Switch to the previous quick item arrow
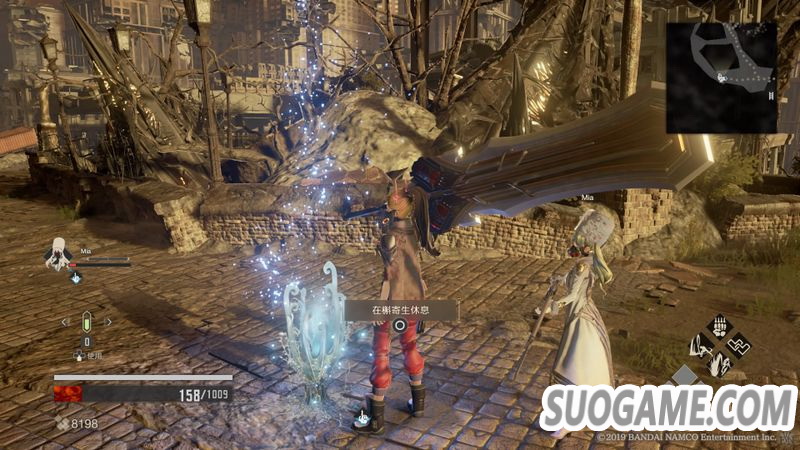Screen dimensions: 800x450 66,322
